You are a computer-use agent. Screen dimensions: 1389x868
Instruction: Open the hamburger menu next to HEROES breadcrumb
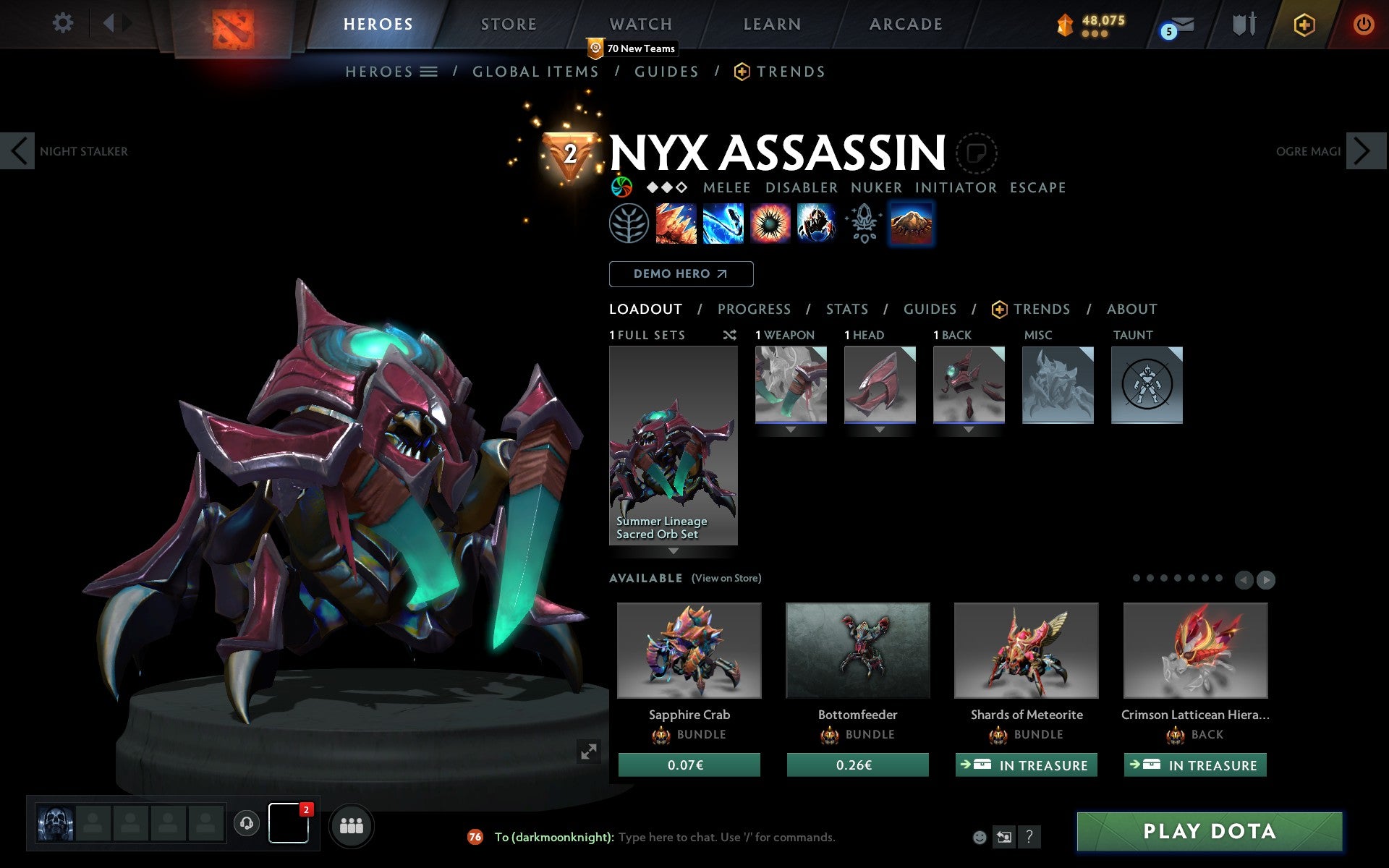tap(429, 72)
